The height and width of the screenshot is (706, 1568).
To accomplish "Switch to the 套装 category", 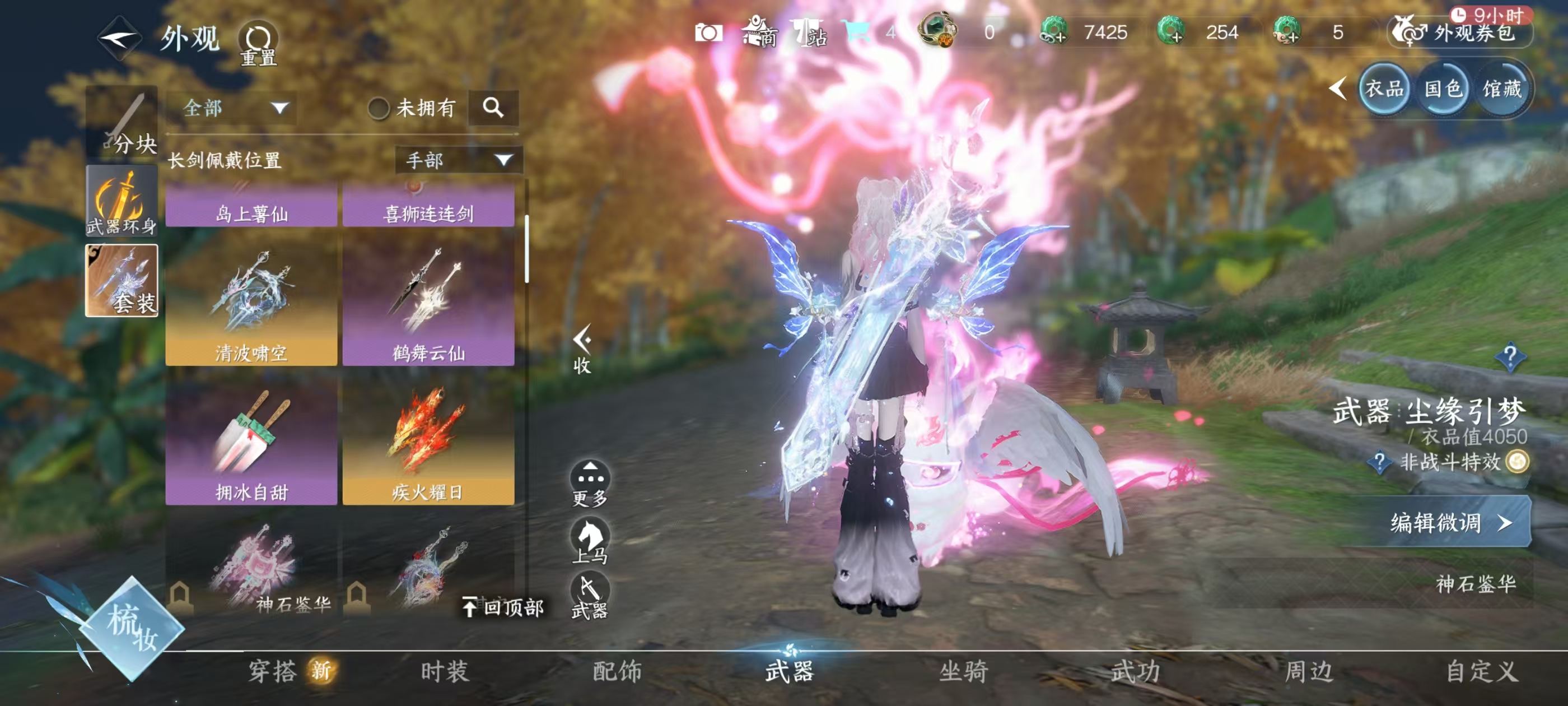I will point(122,281).
